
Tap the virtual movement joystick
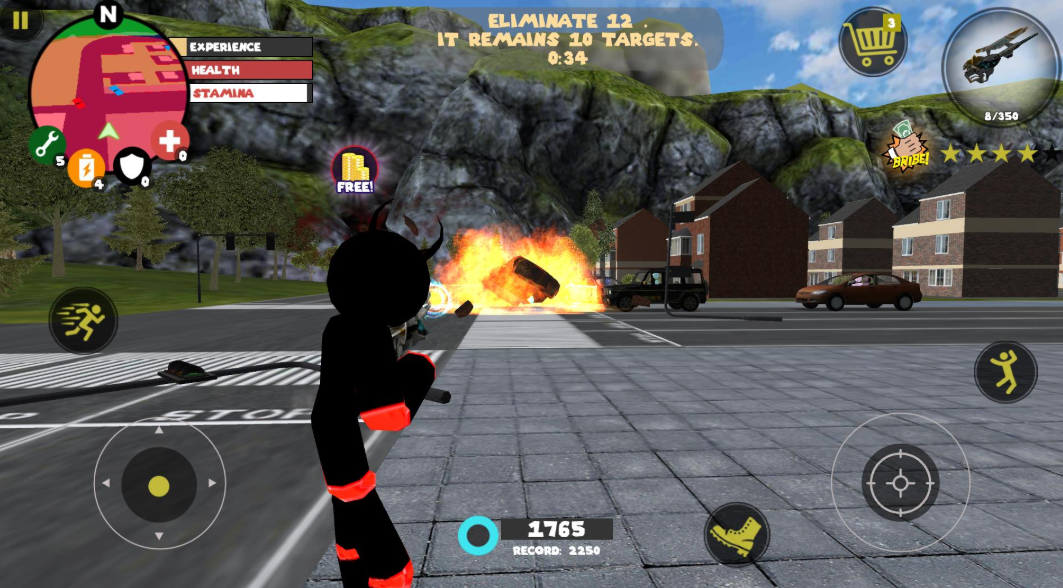[159, 485]
